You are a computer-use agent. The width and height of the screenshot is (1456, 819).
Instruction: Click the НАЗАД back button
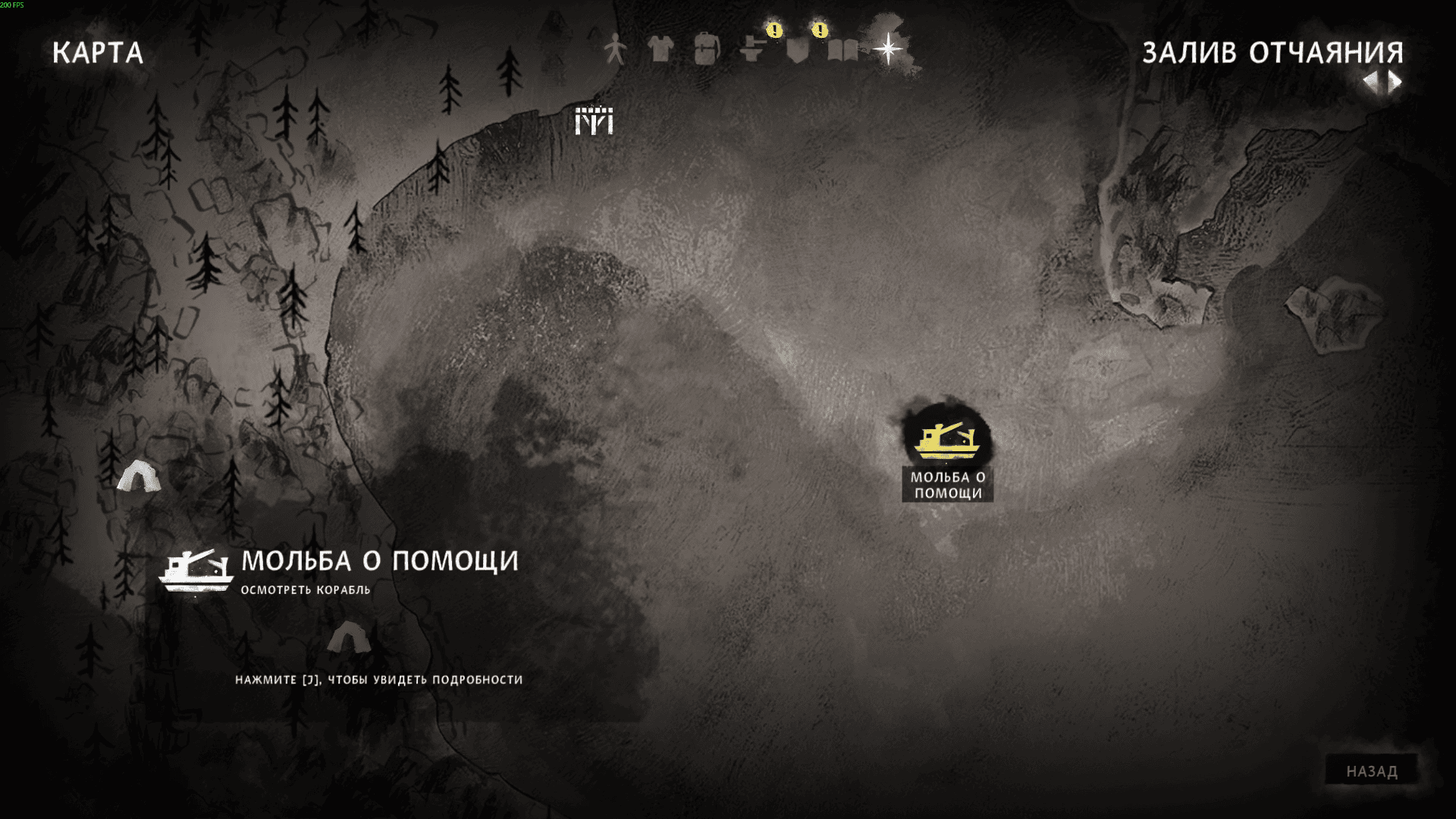point(1371,771)
